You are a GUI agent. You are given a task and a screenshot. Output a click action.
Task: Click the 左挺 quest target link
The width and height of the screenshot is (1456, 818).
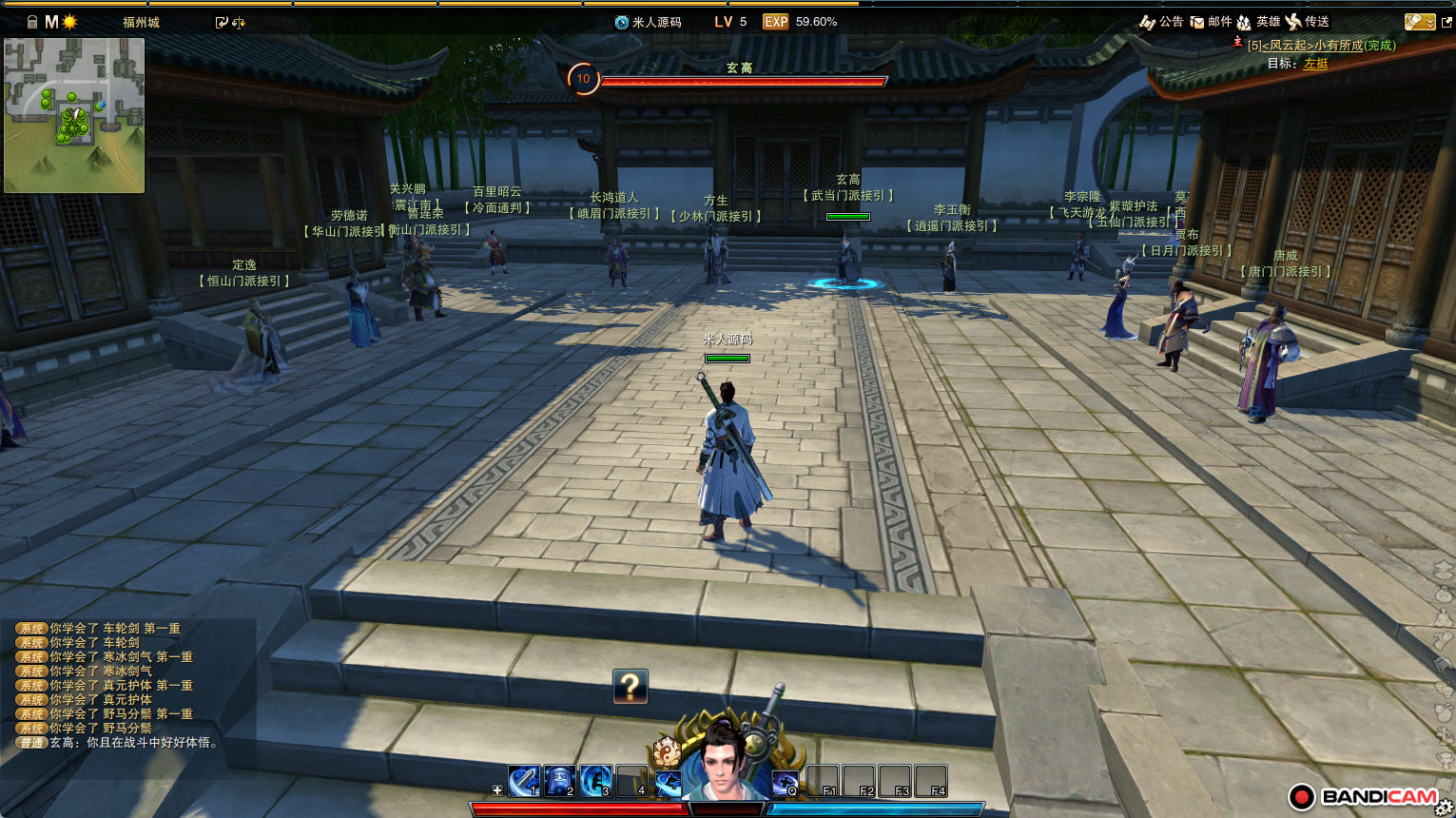[x=1315, y=64]
